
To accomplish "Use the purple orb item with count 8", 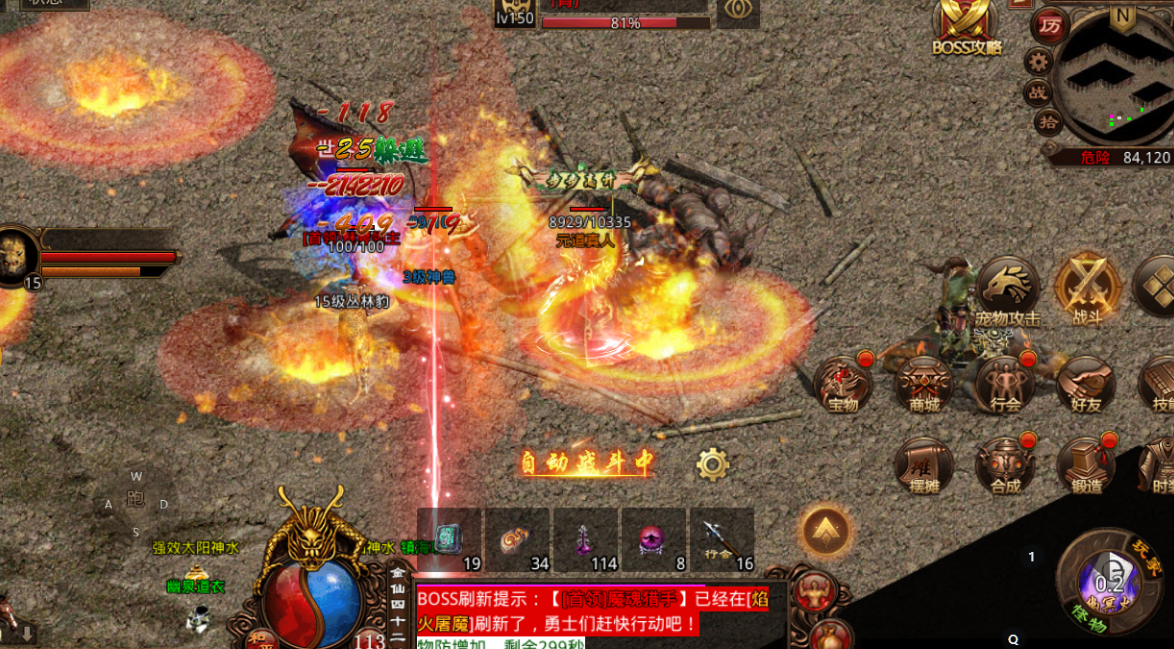I will tap(653, 540).
